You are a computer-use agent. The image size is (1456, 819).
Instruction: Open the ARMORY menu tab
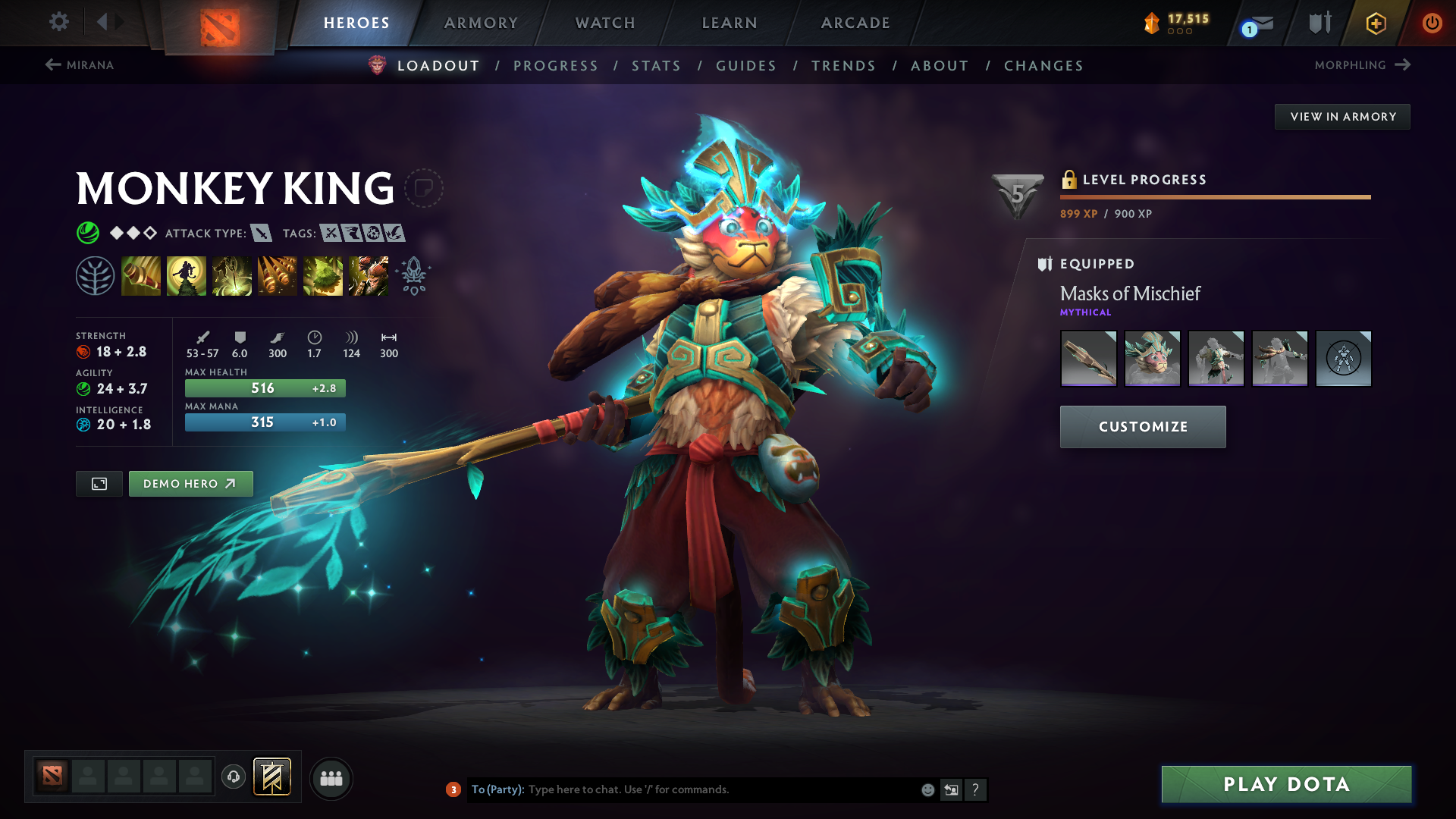click(481, 23)
